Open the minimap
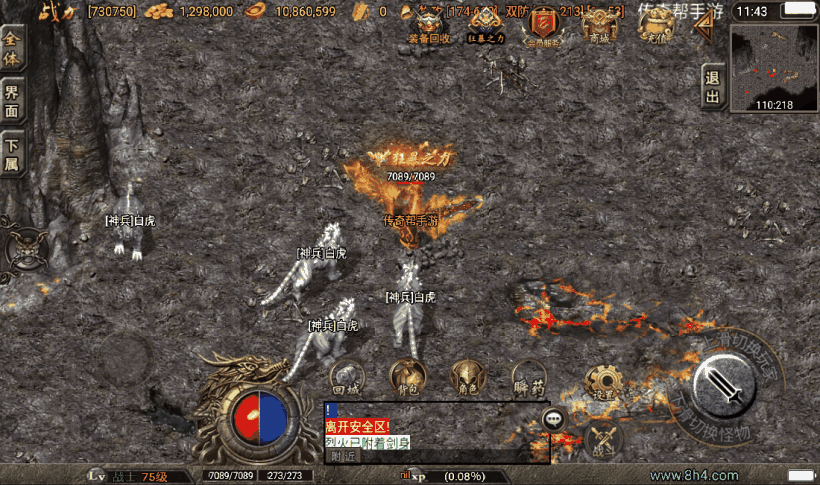This screenshot has height=485, width=820. coord(774,66)
